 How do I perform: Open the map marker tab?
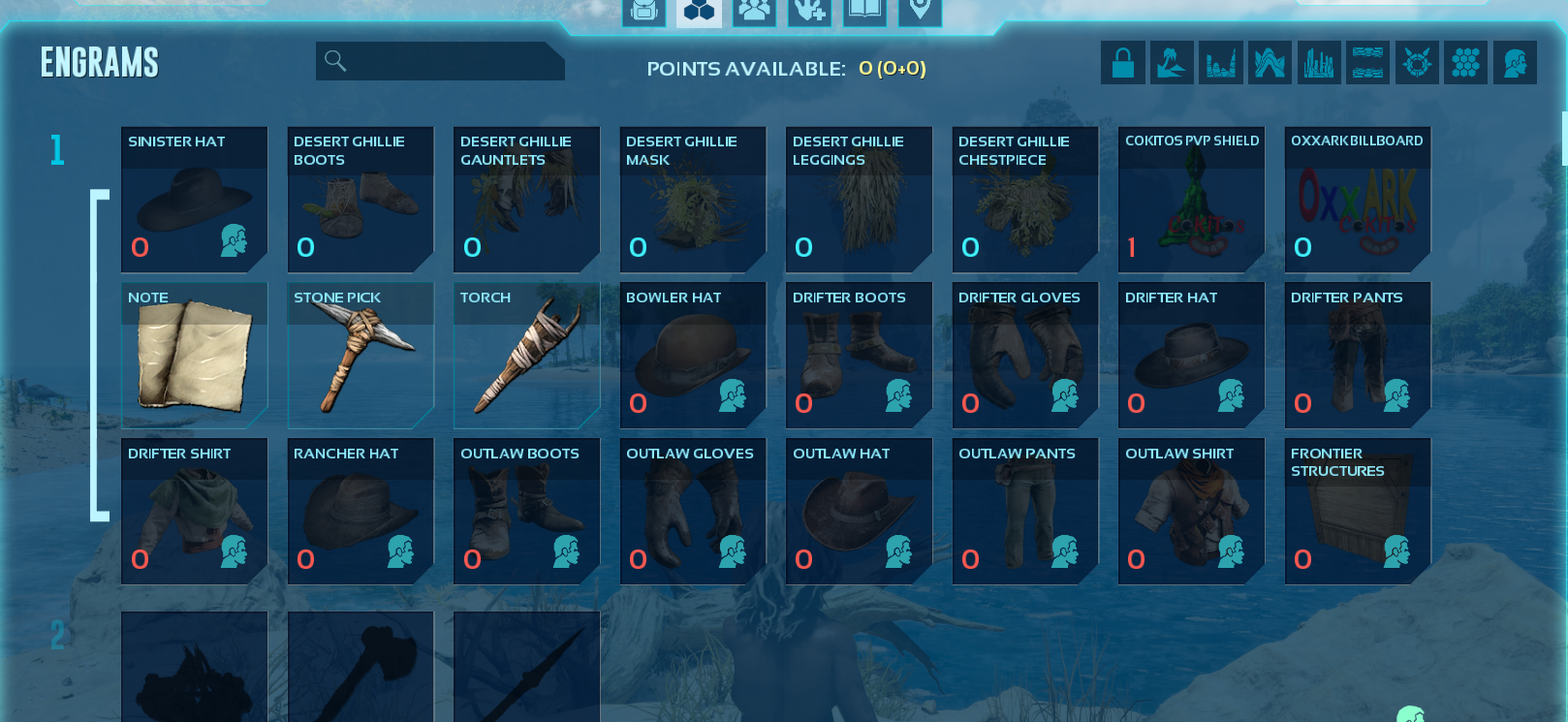pyautogui.click(x=920, y=12)
